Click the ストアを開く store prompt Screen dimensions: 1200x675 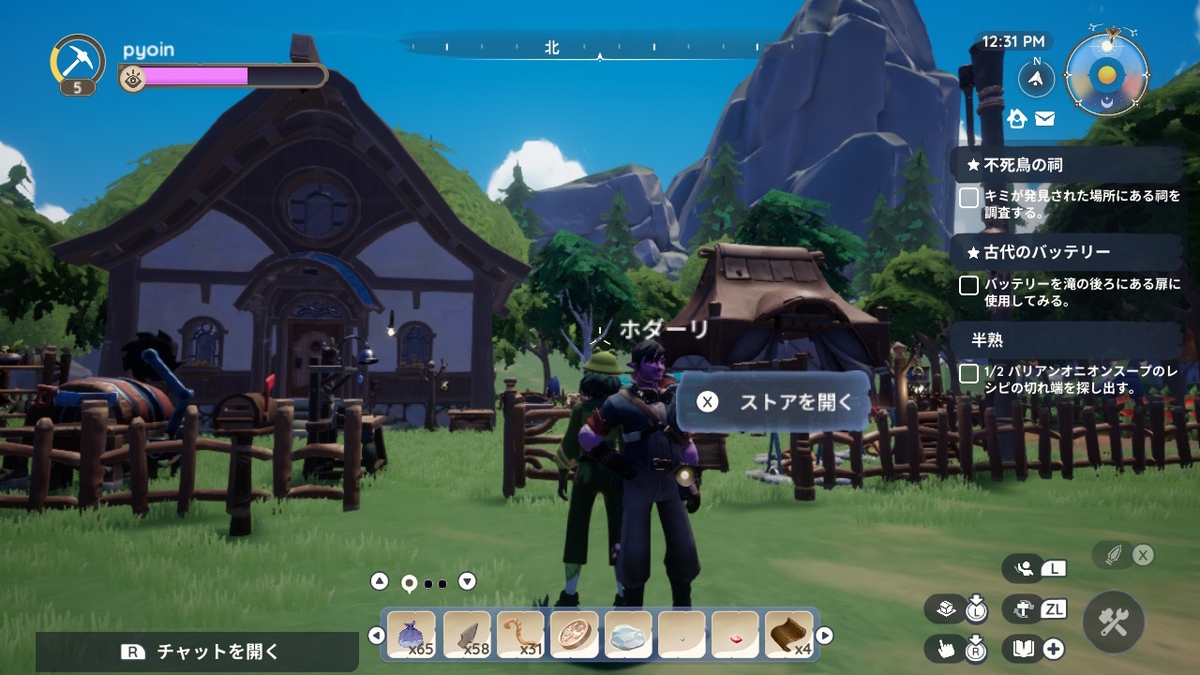[775, 402]
